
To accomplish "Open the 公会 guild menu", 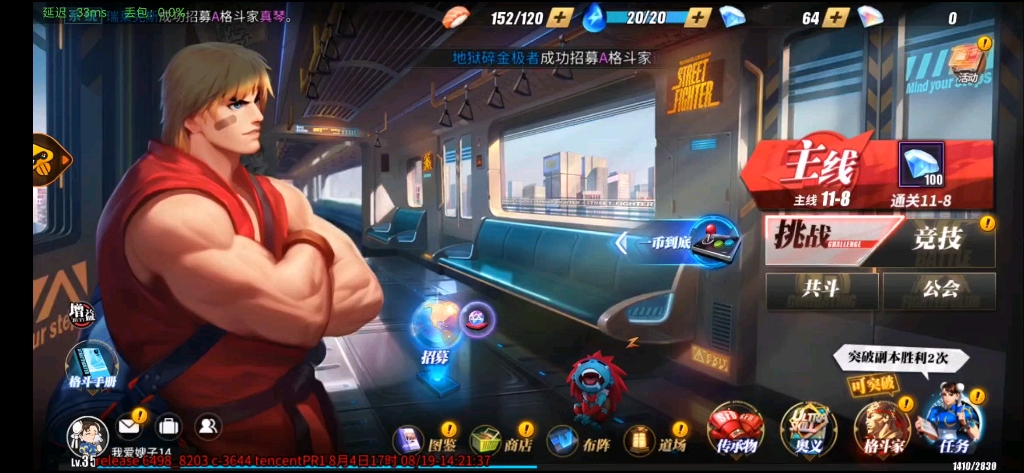I will [938, 290].
